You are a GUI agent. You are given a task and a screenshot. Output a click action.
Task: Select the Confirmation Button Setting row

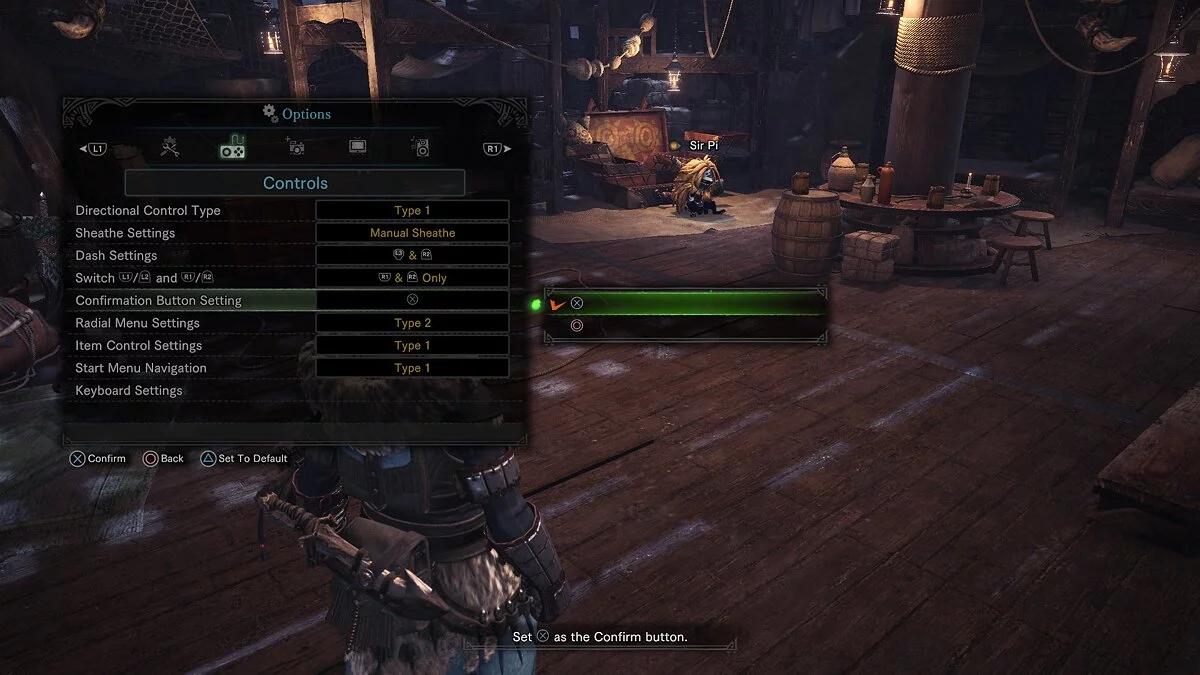click(158, 301)
